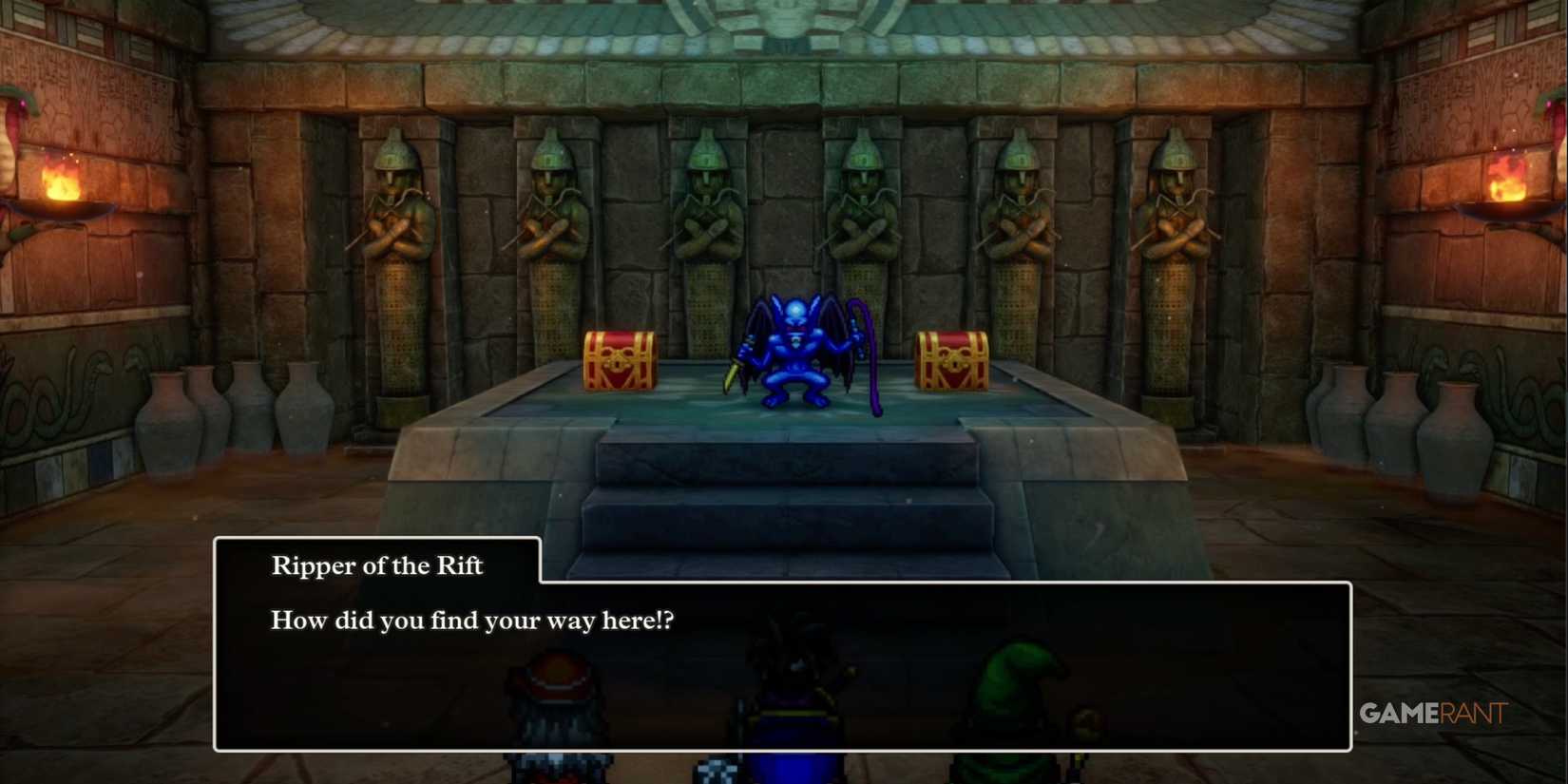The image size is (1568, 784).
Task: Click the dialogue line asking how you found your way
Action: pos(473,620)
